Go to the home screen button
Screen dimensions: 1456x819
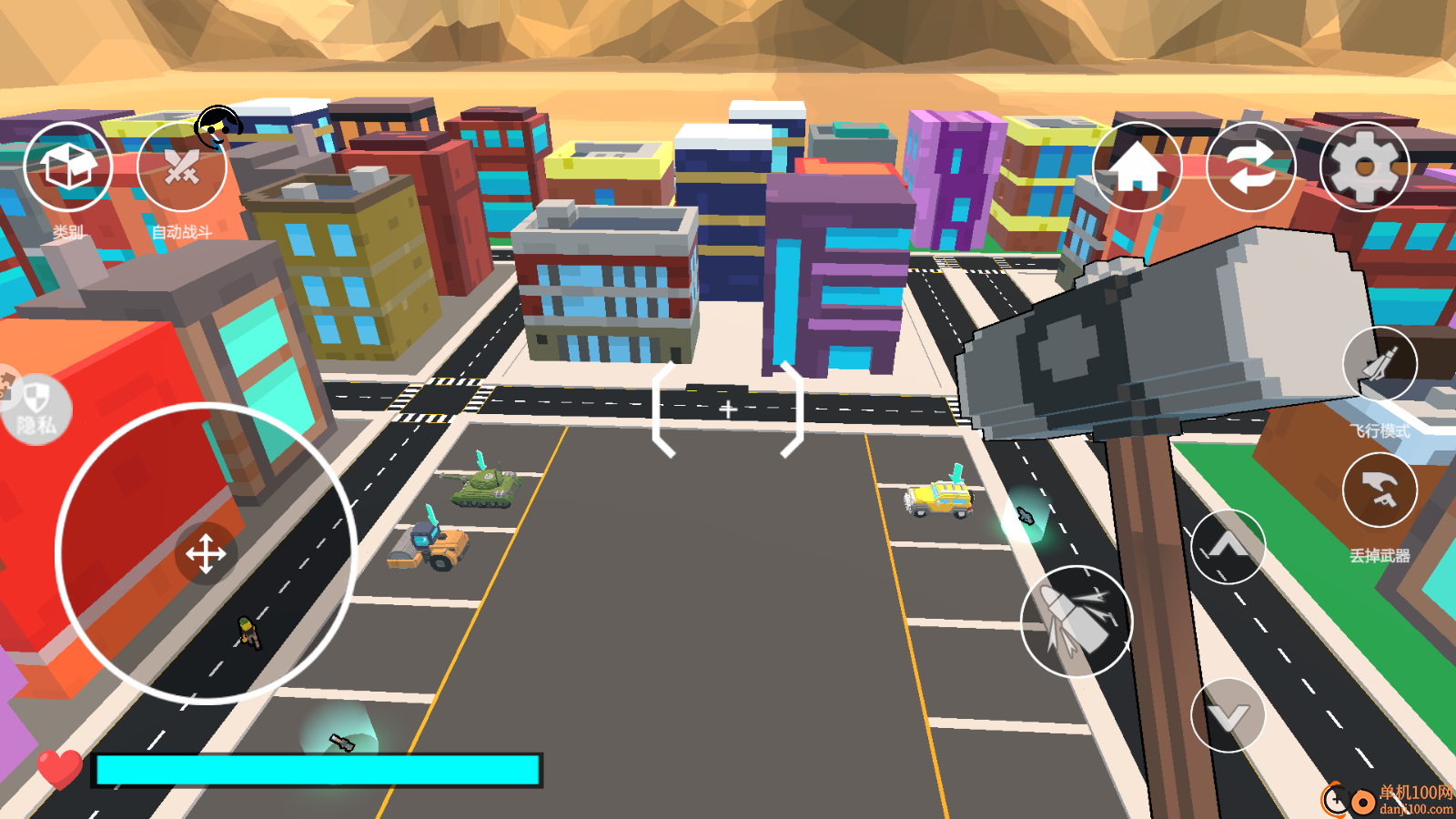(x=1137, y=167)
